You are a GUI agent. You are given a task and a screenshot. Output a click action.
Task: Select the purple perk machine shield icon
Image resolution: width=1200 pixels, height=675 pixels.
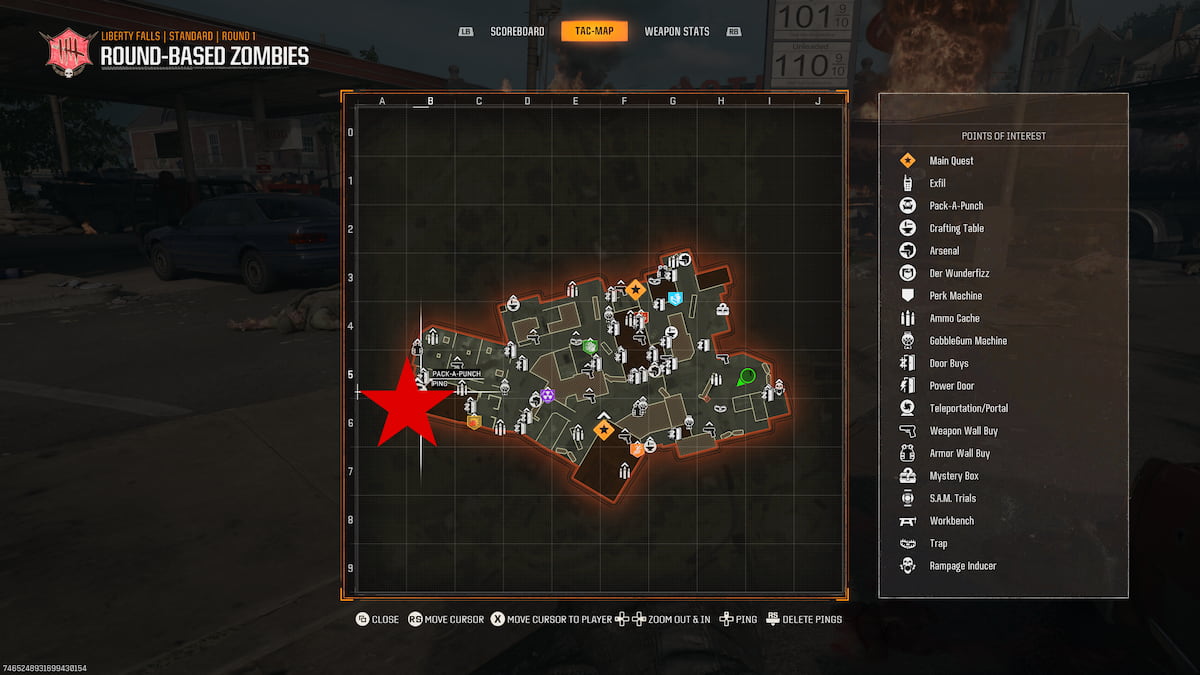click(x=547, y=396)
